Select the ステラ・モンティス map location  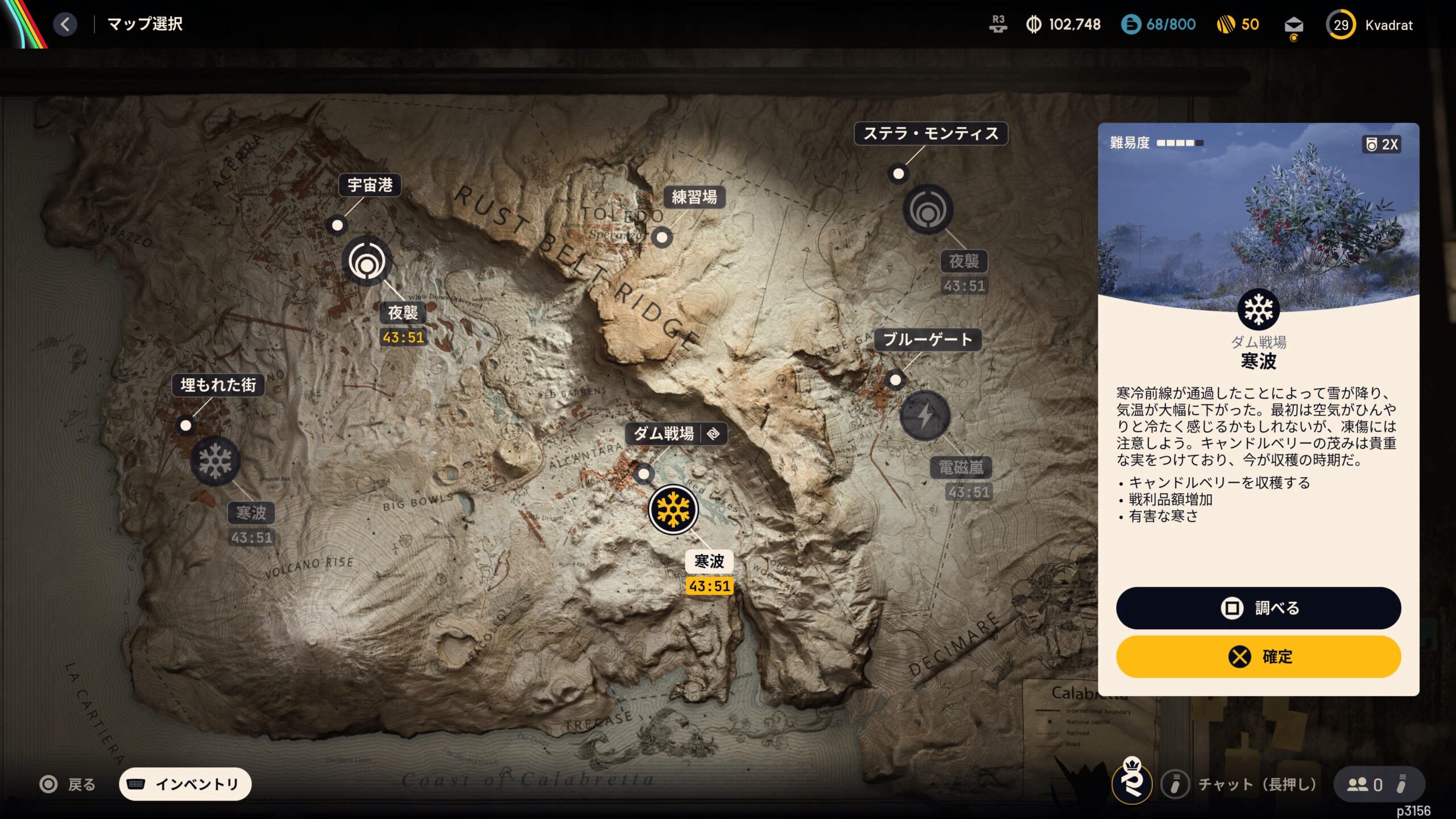930,134
